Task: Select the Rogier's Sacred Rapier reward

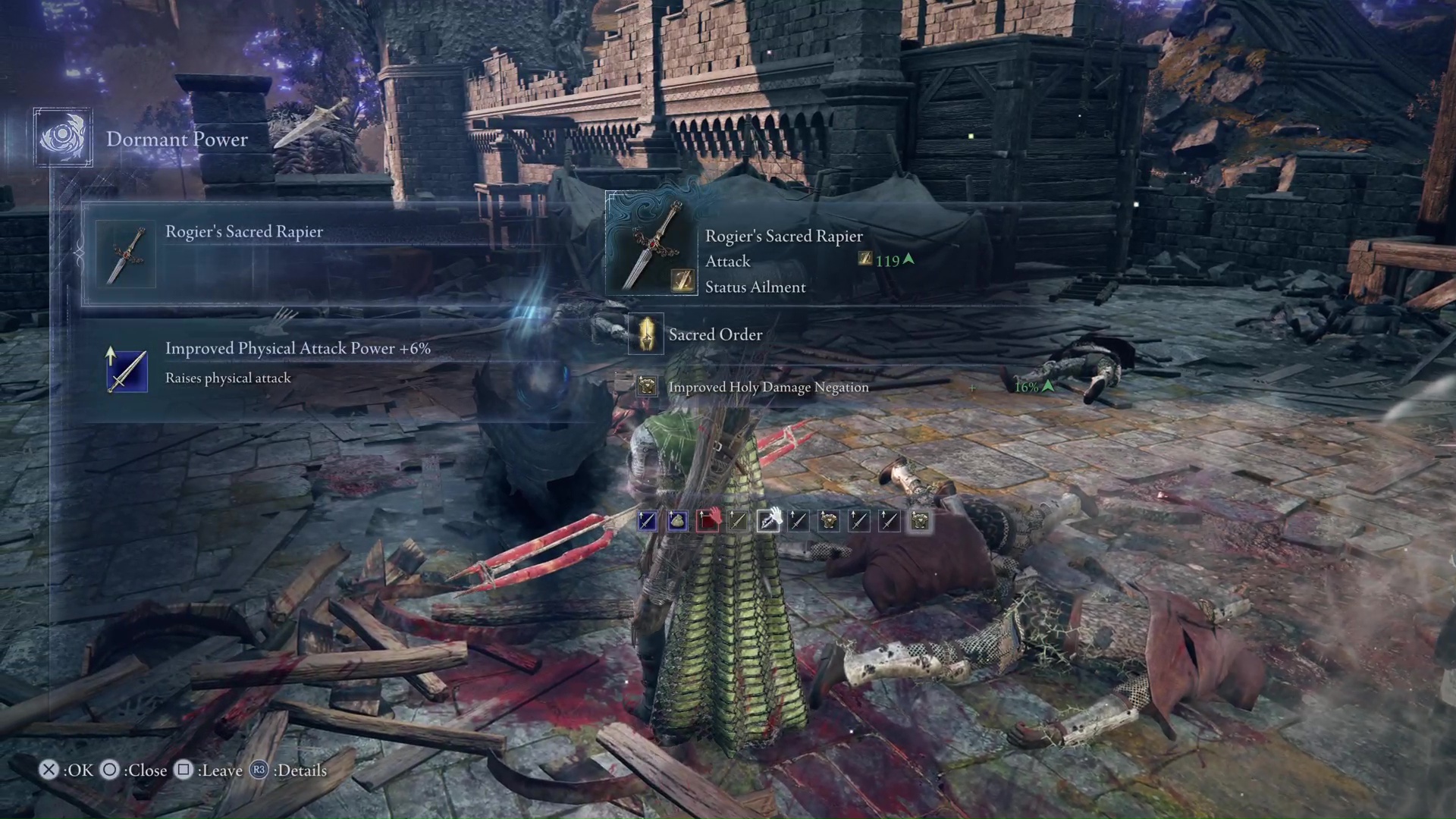Action: pyautogui.click(x=326, y=254)
